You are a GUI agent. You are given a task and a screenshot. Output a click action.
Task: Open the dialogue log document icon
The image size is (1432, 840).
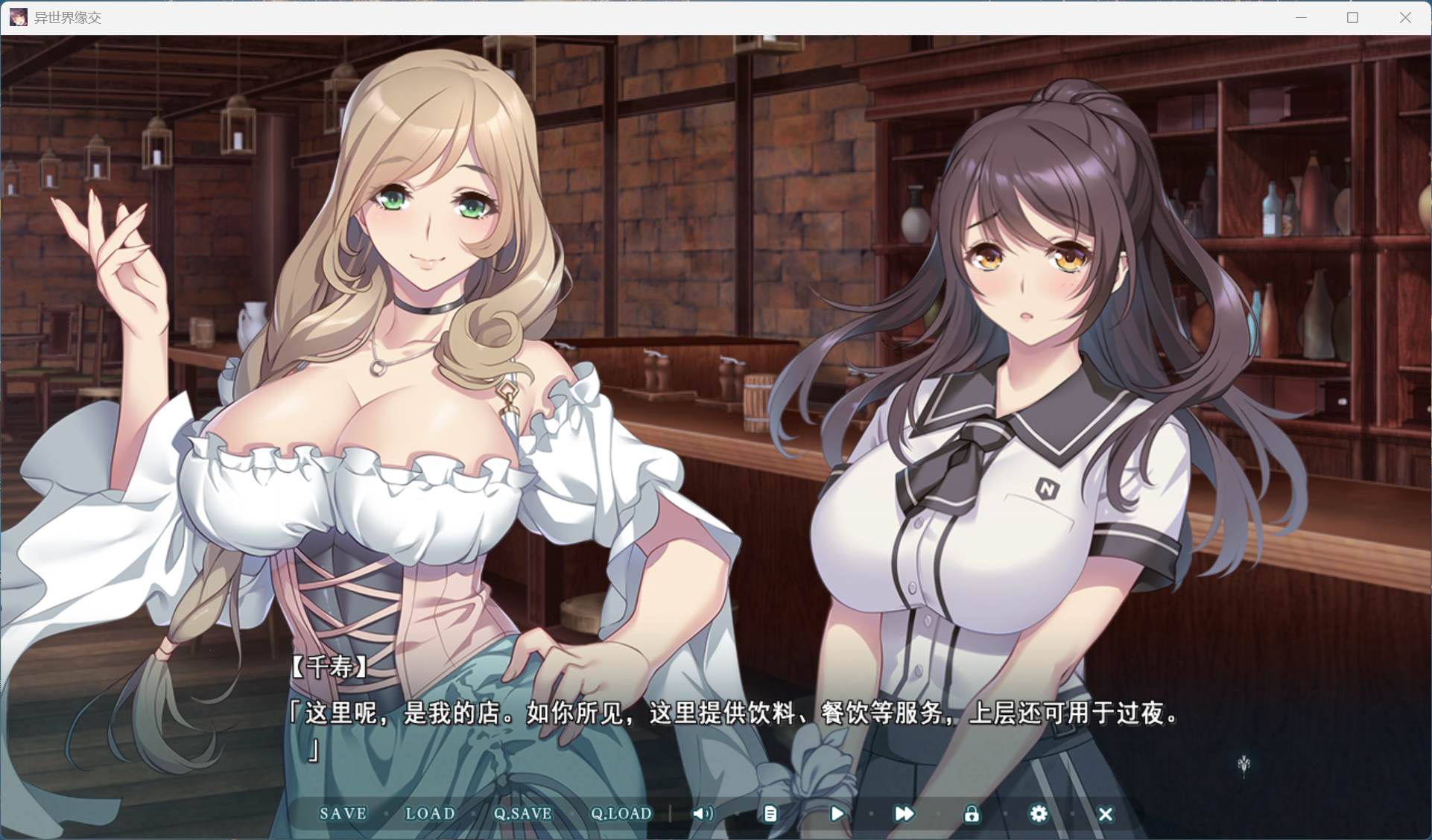point(770,814)
